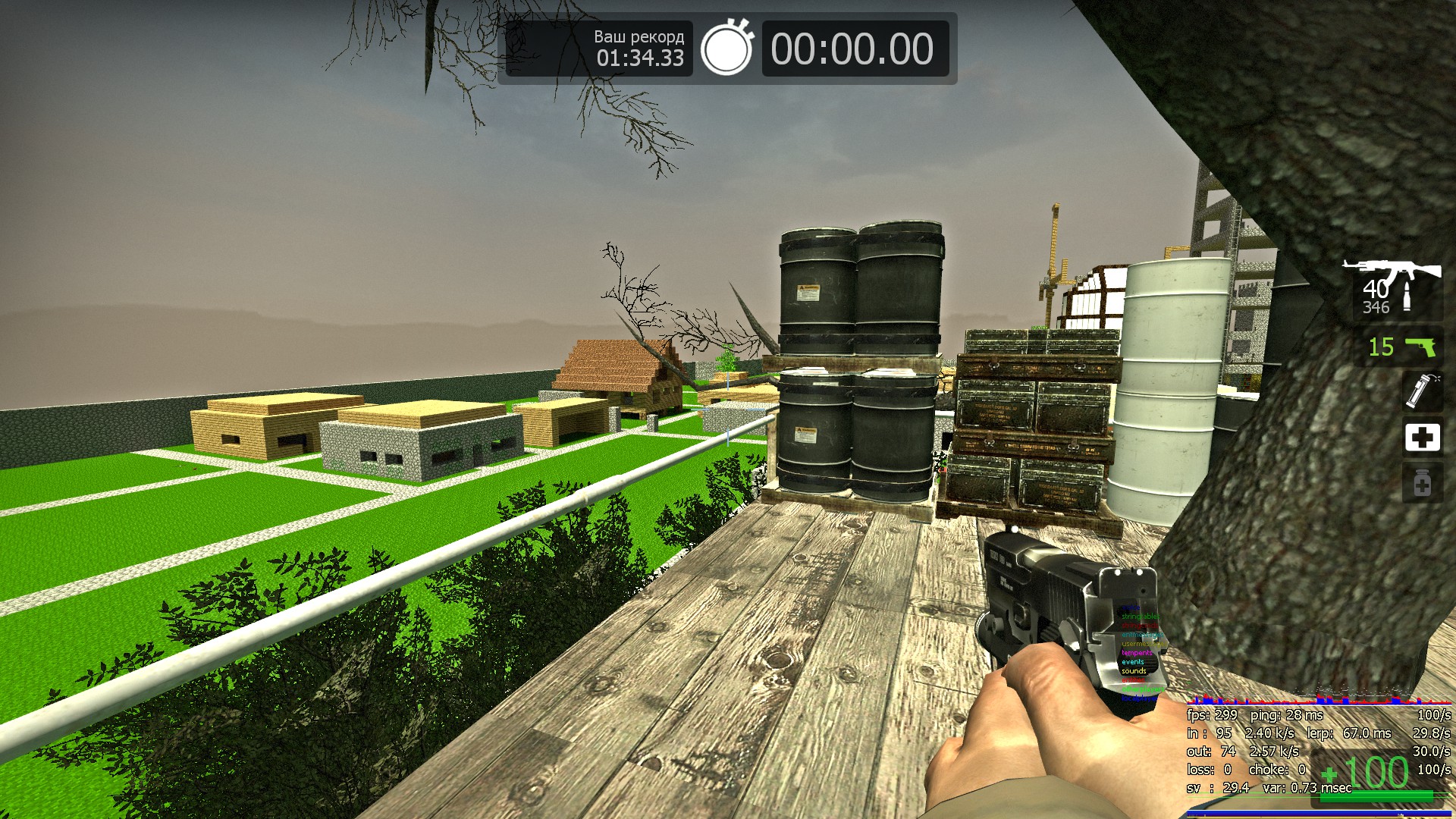
Task: Select the first aid kit slot
Action: (x=1422, y=438)
